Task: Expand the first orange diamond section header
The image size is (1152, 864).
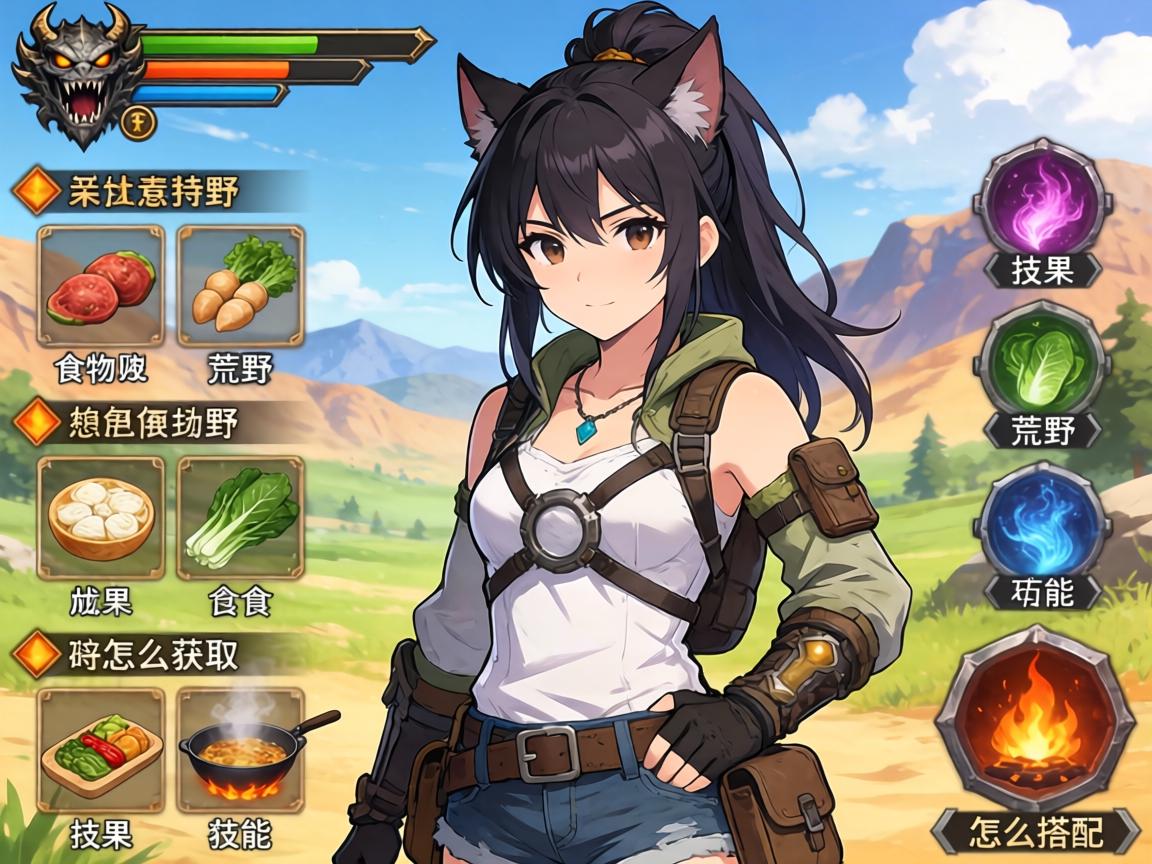Action: tap(150, 191)
